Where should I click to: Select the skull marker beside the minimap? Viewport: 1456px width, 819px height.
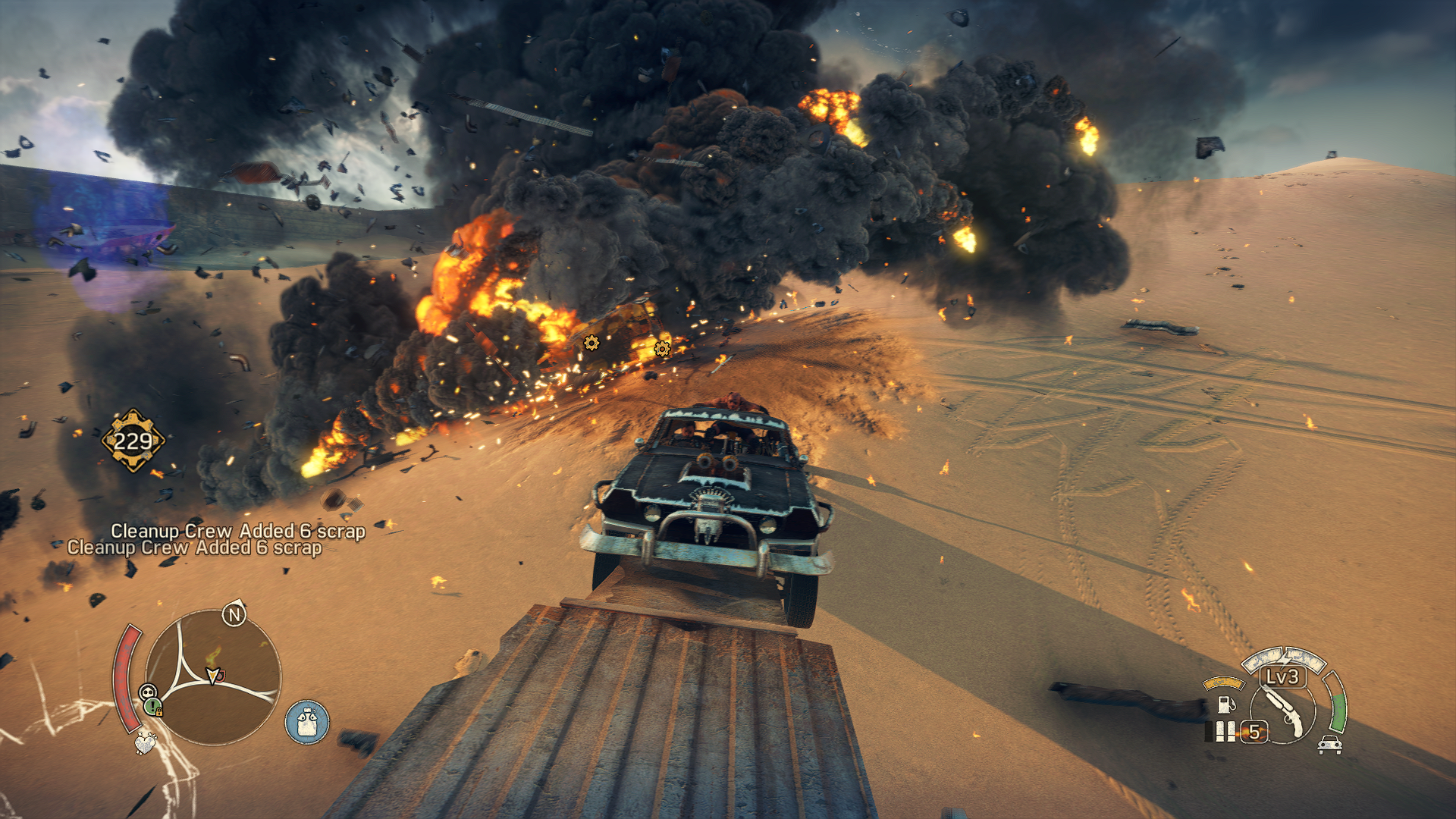point(148,691)
